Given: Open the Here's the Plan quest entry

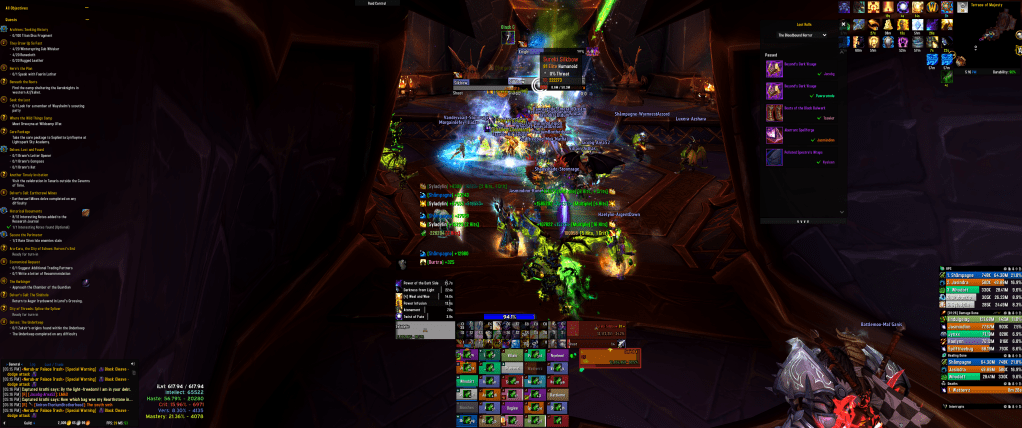Looking at the screenshot, I should click(27, 68).
